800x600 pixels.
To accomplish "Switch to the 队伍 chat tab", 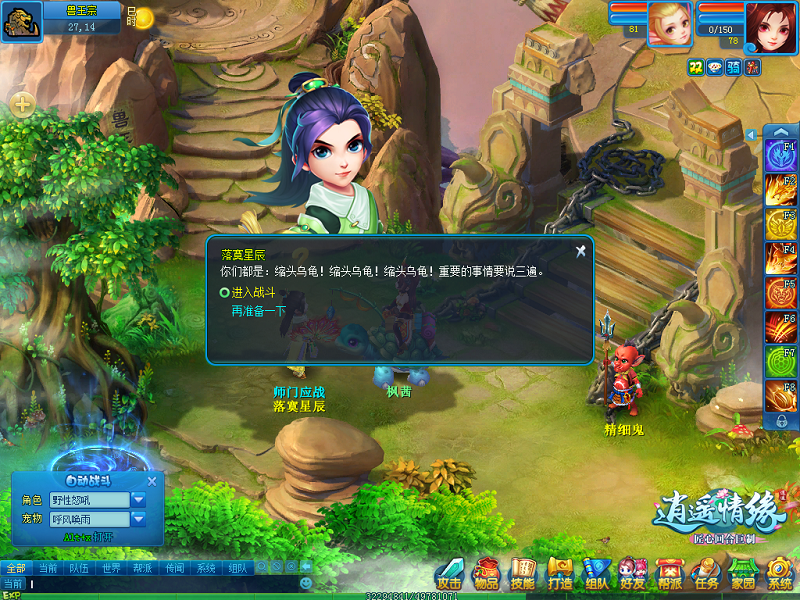I will point(78,567).
